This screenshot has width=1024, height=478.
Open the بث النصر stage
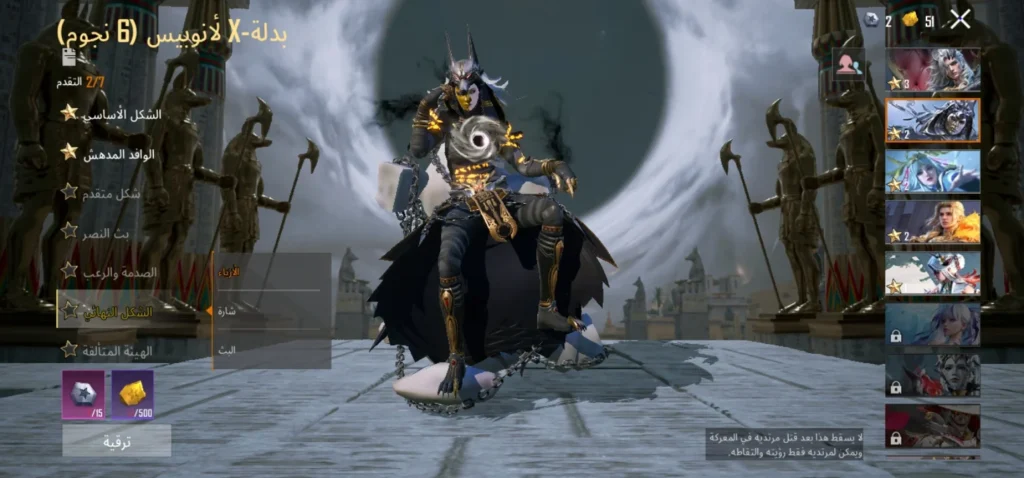[x=110, y=231]
